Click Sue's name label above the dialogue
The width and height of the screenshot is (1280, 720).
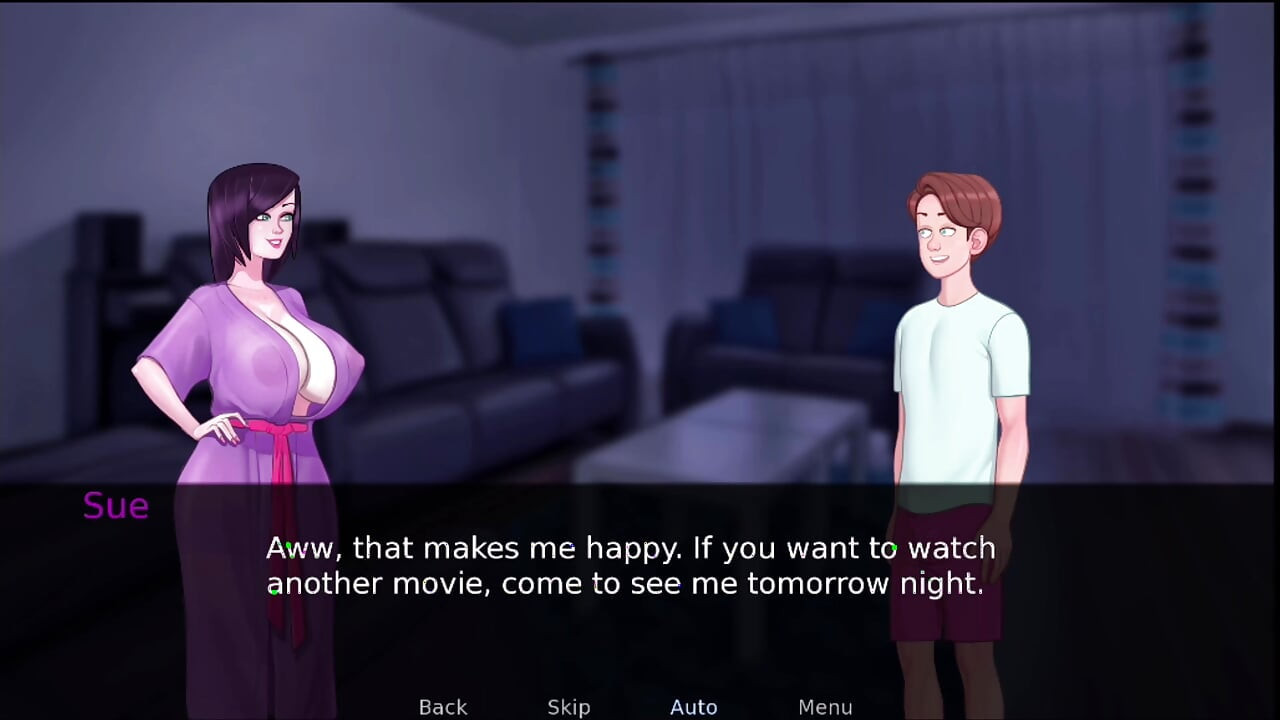click(x=115, y=505)
